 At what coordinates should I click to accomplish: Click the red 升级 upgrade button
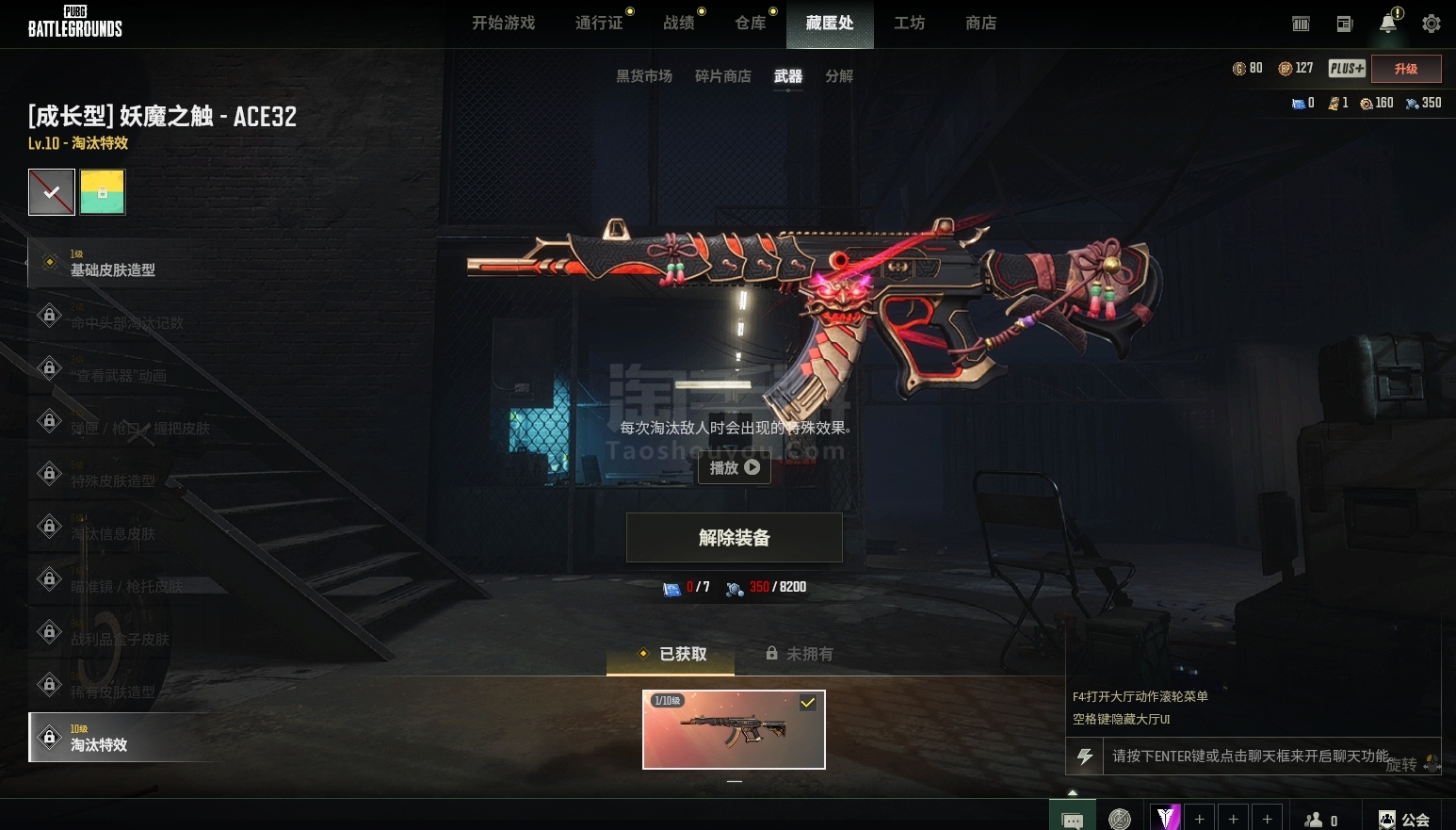1405,69
